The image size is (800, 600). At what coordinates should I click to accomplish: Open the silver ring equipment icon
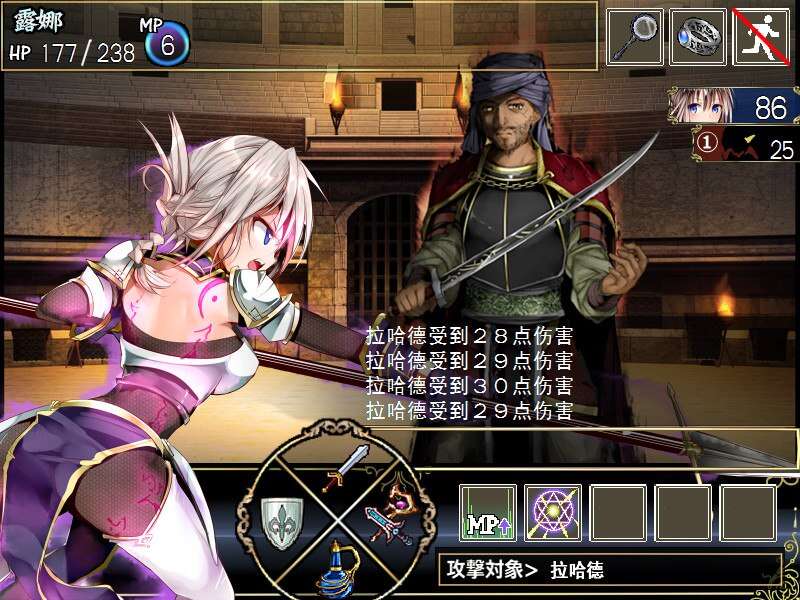tap(698, 37)
